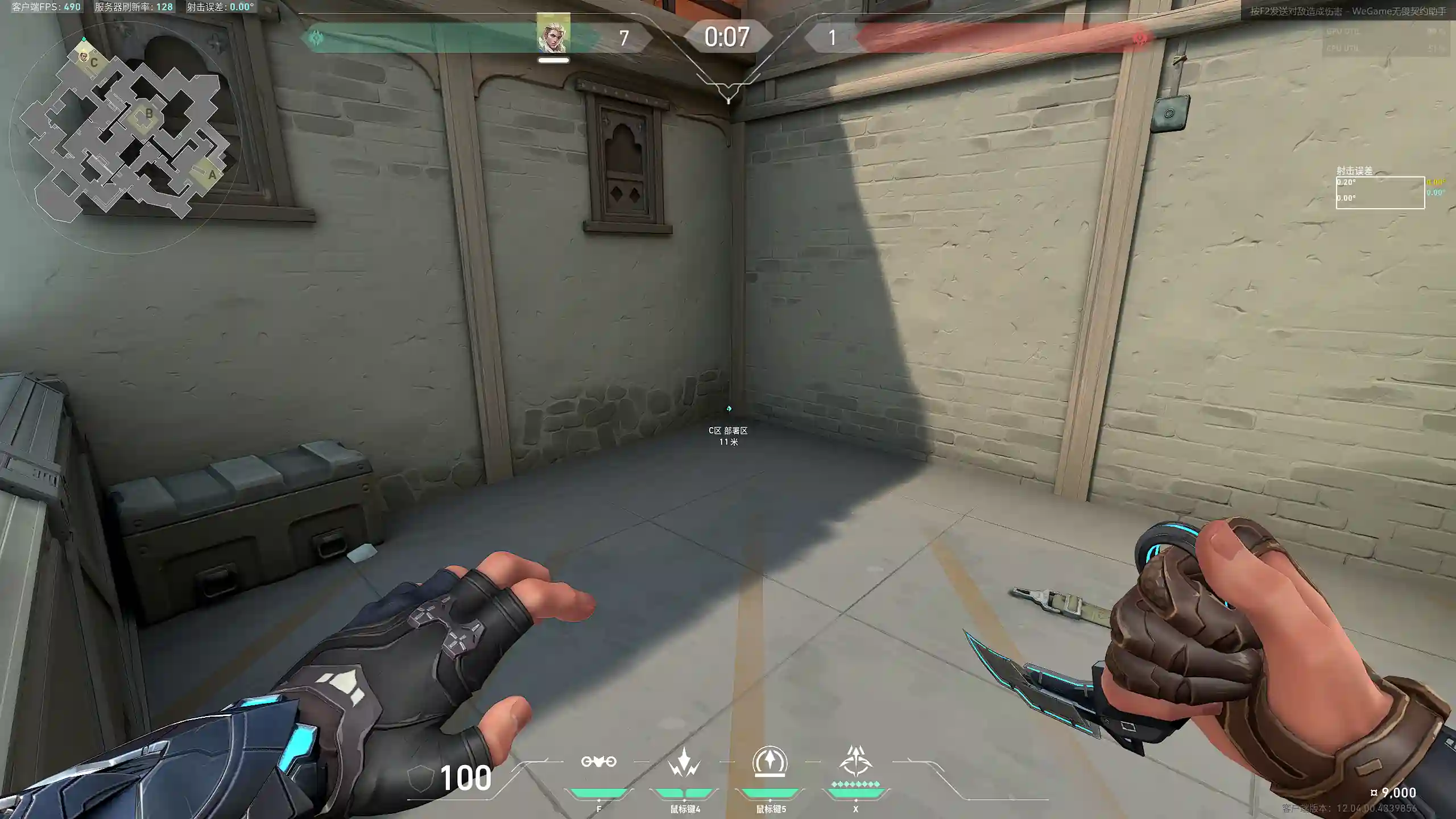Select the A site marker on minimap
Image resolution: width=1456 pixels, height=819 pixels.
coord(212,175)
